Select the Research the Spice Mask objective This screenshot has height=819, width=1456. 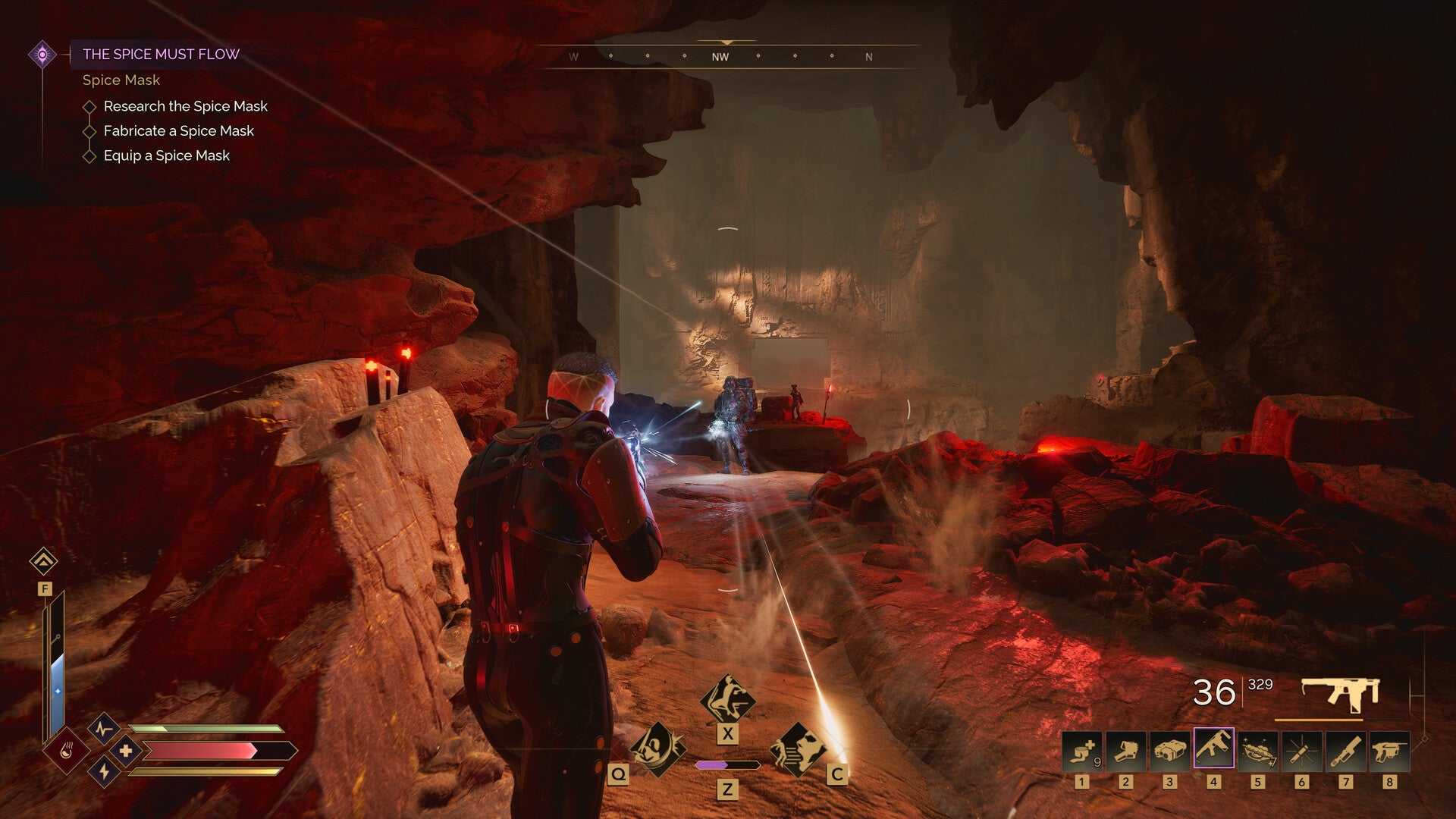coord(185,106)
